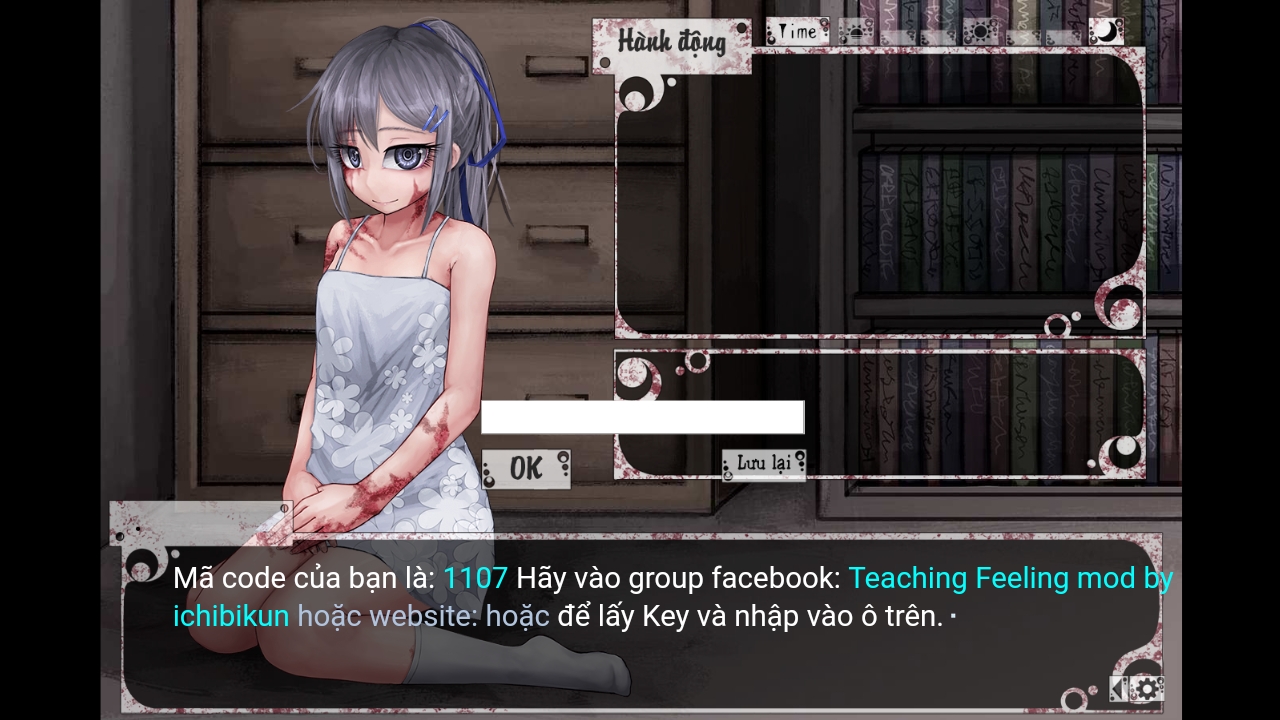The image size is (1280, 720).
Task: Select the sun daytime icon
Action: coord(979,32)
